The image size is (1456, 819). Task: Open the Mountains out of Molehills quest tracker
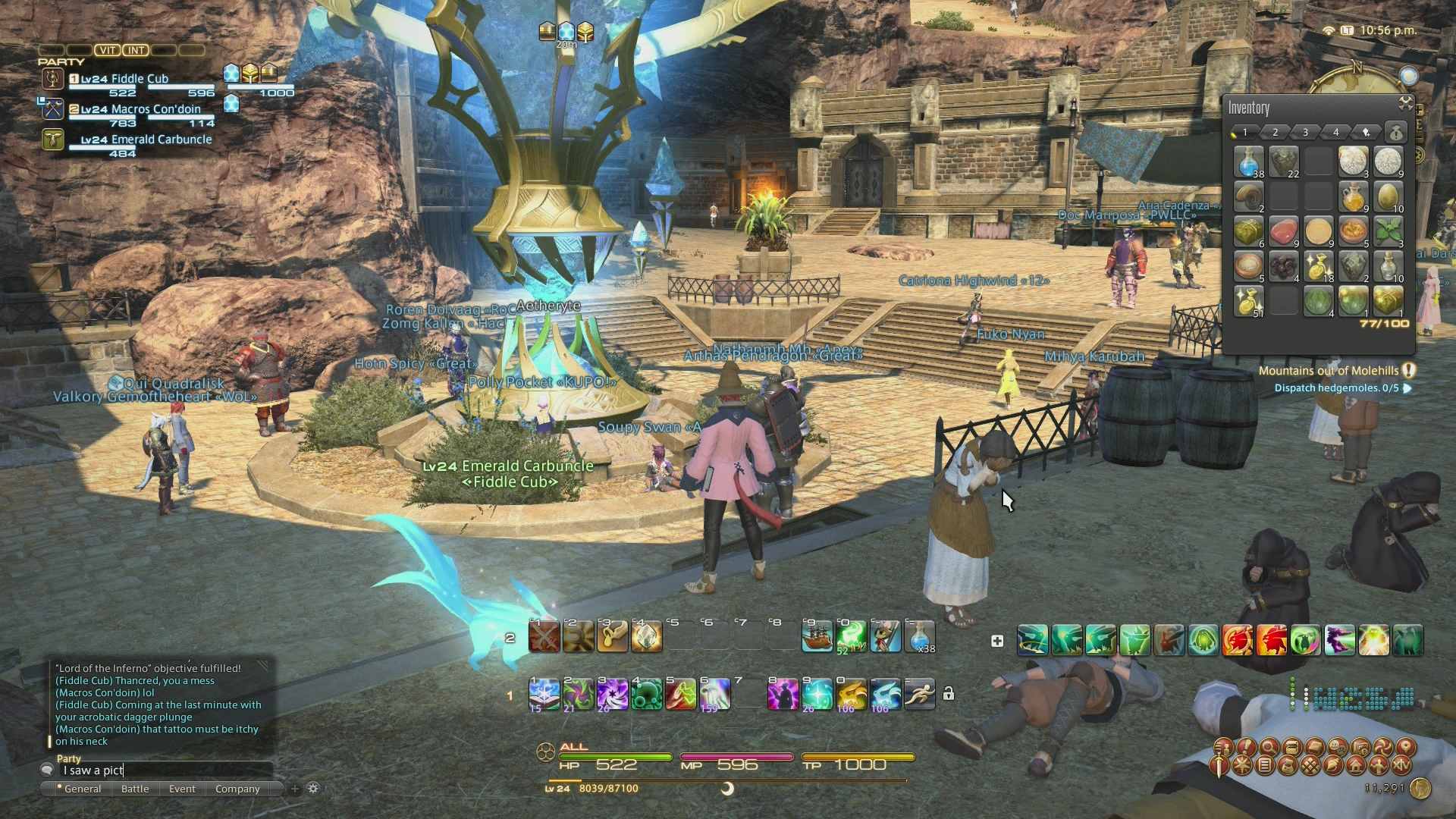click(1329, 371)
